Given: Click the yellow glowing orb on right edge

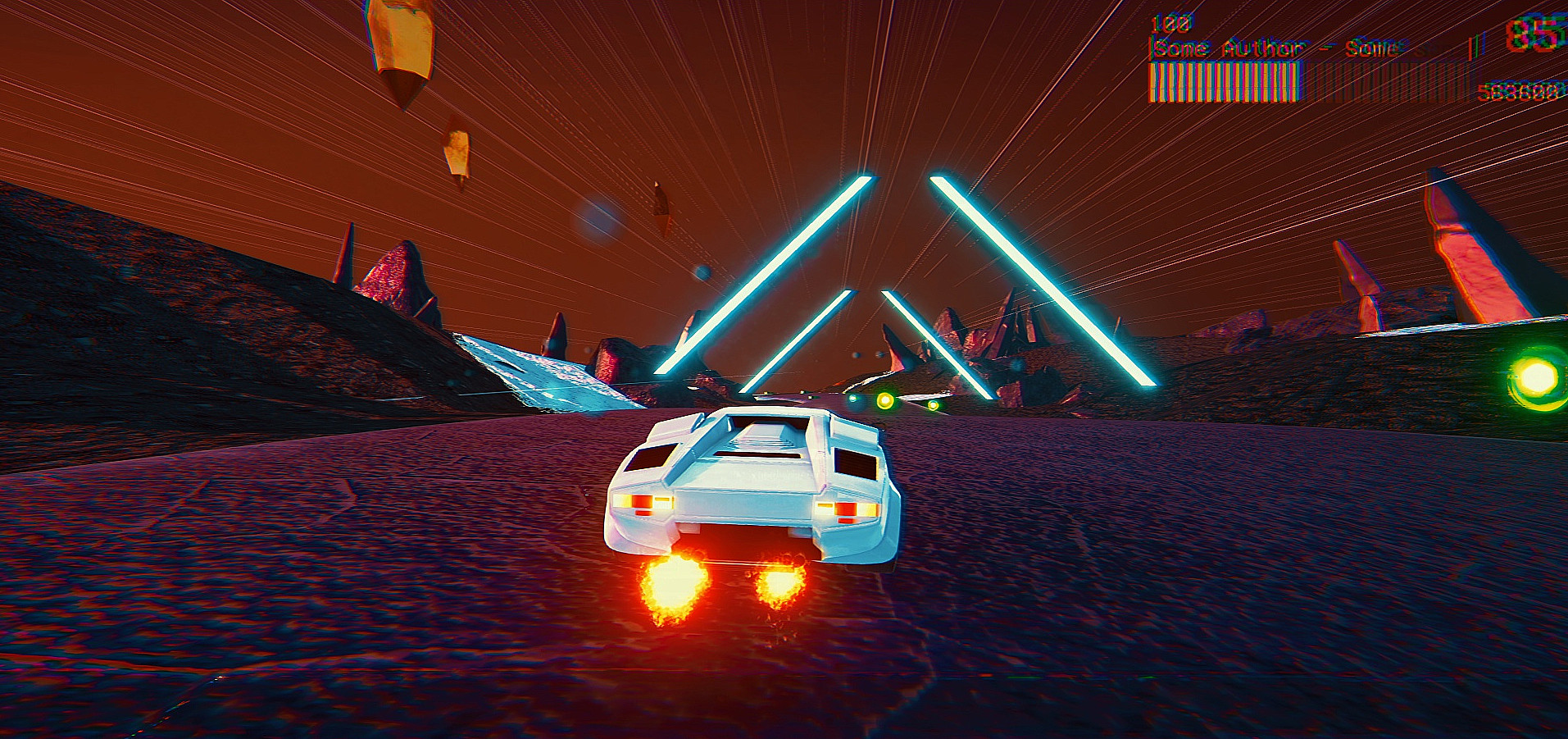Looking at the screenshot, I should click(x=1535, y=377).
